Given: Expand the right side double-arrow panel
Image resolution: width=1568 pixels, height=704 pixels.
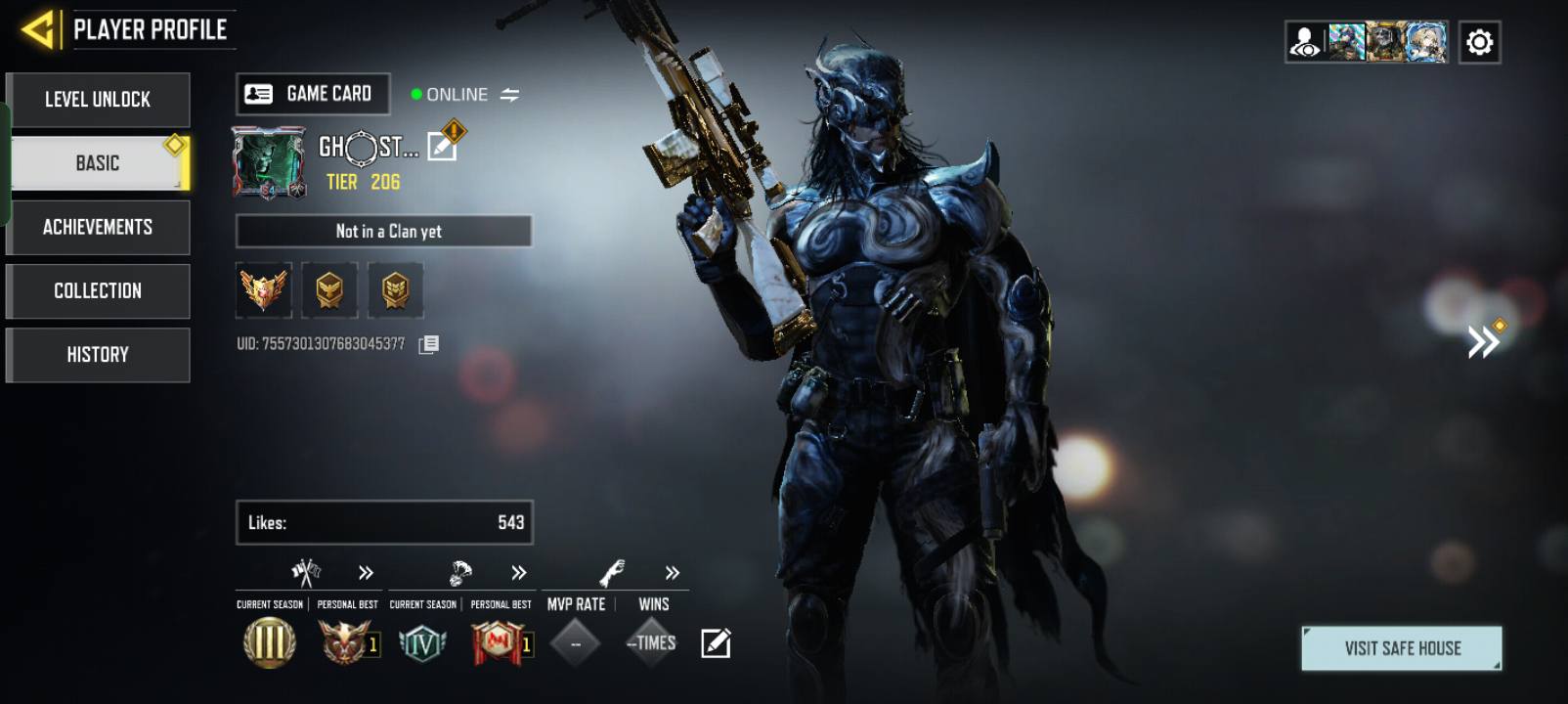Looking at the screenshot, I should click(1483, 341).
